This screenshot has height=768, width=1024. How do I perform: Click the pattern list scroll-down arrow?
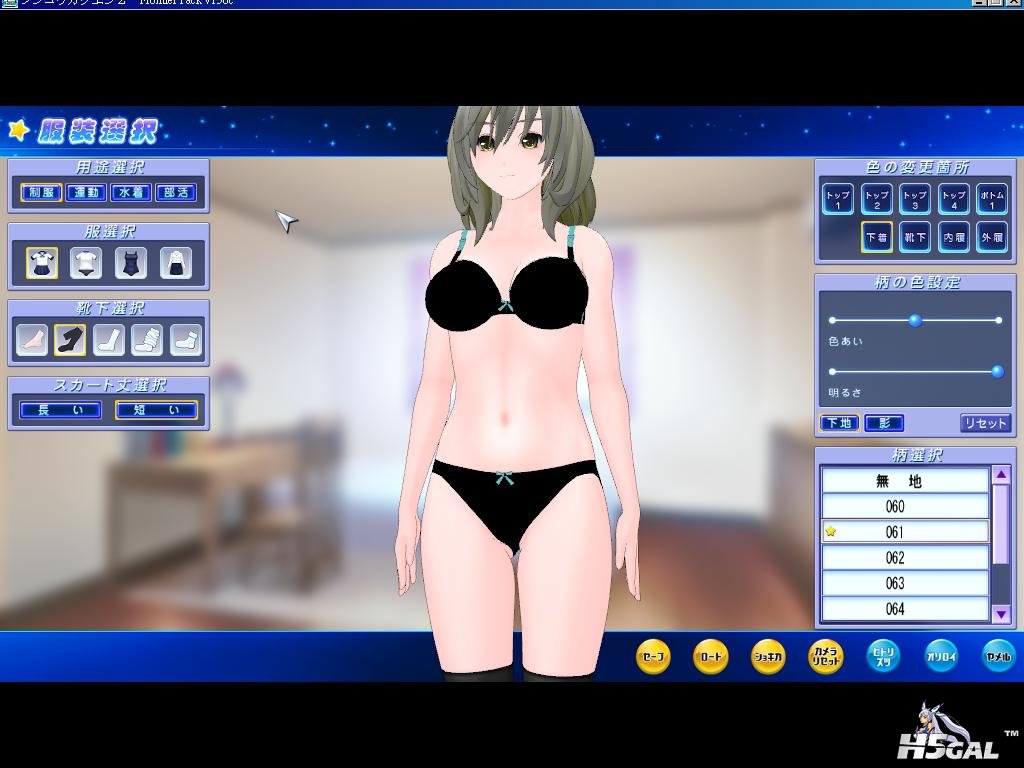coord(1001,613)
